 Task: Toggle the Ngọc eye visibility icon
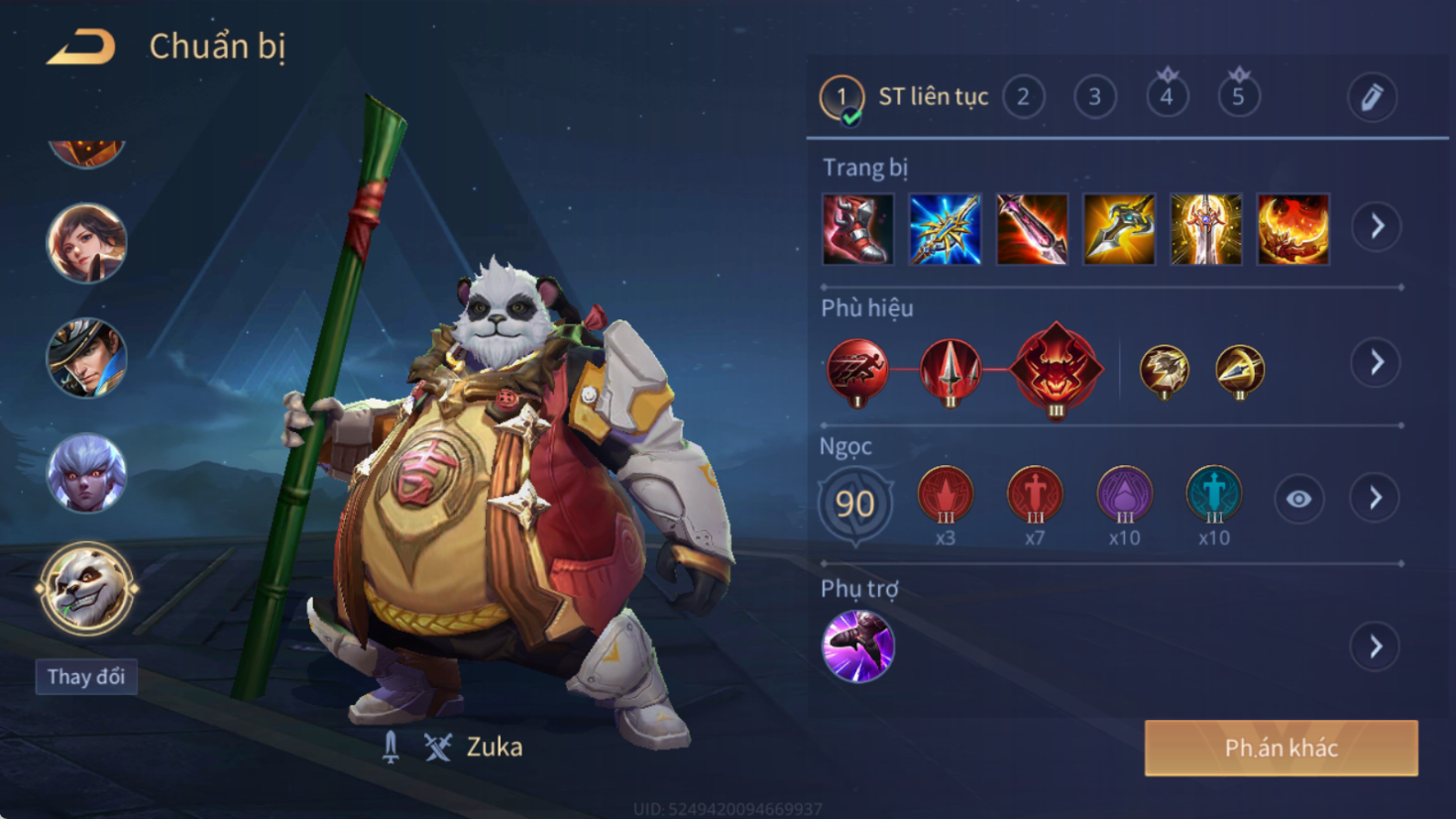pos(1298,499)
